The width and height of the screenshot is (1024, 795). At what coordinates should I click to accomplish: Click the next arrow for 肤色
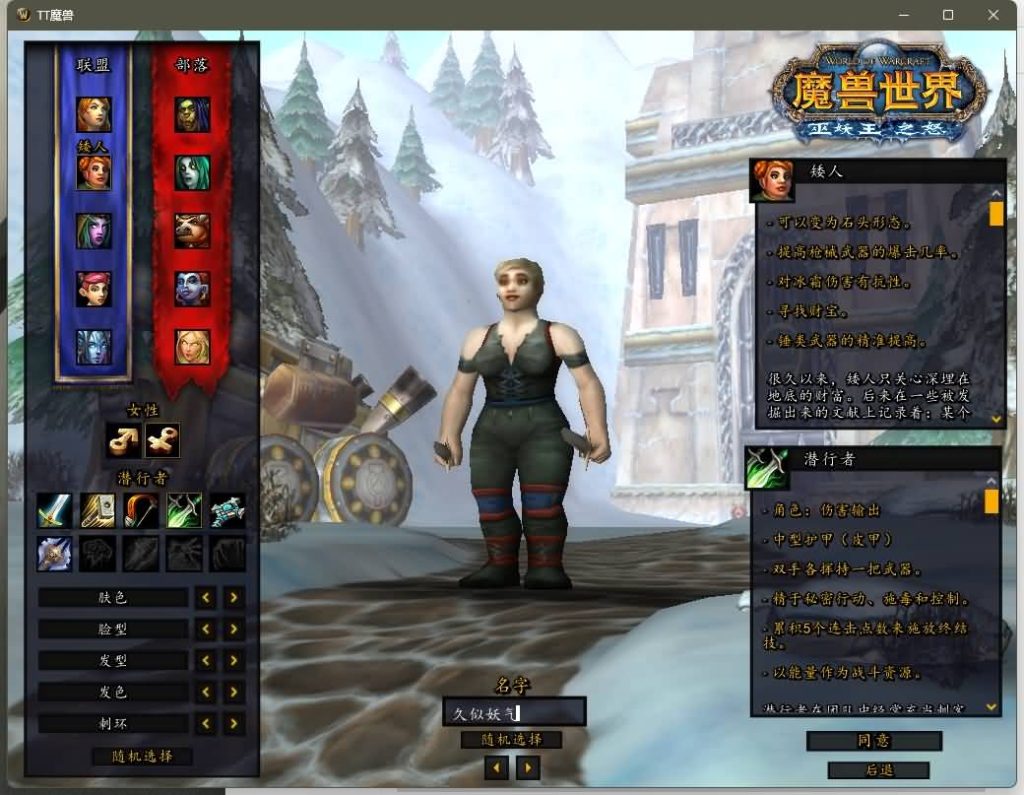click(x=233, y=597)
